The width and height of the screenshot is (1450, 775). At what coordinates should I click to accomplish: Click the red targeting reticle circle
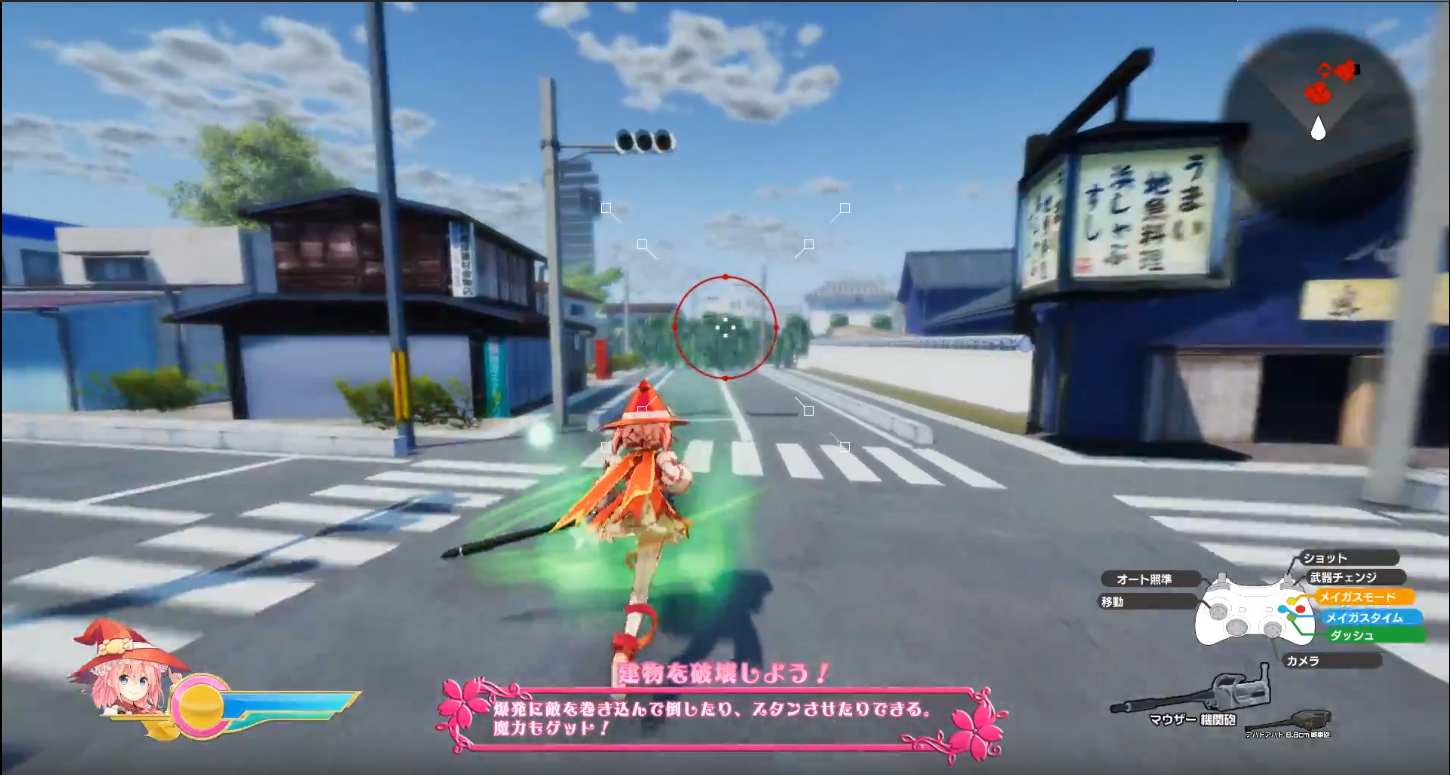point(726,328)
